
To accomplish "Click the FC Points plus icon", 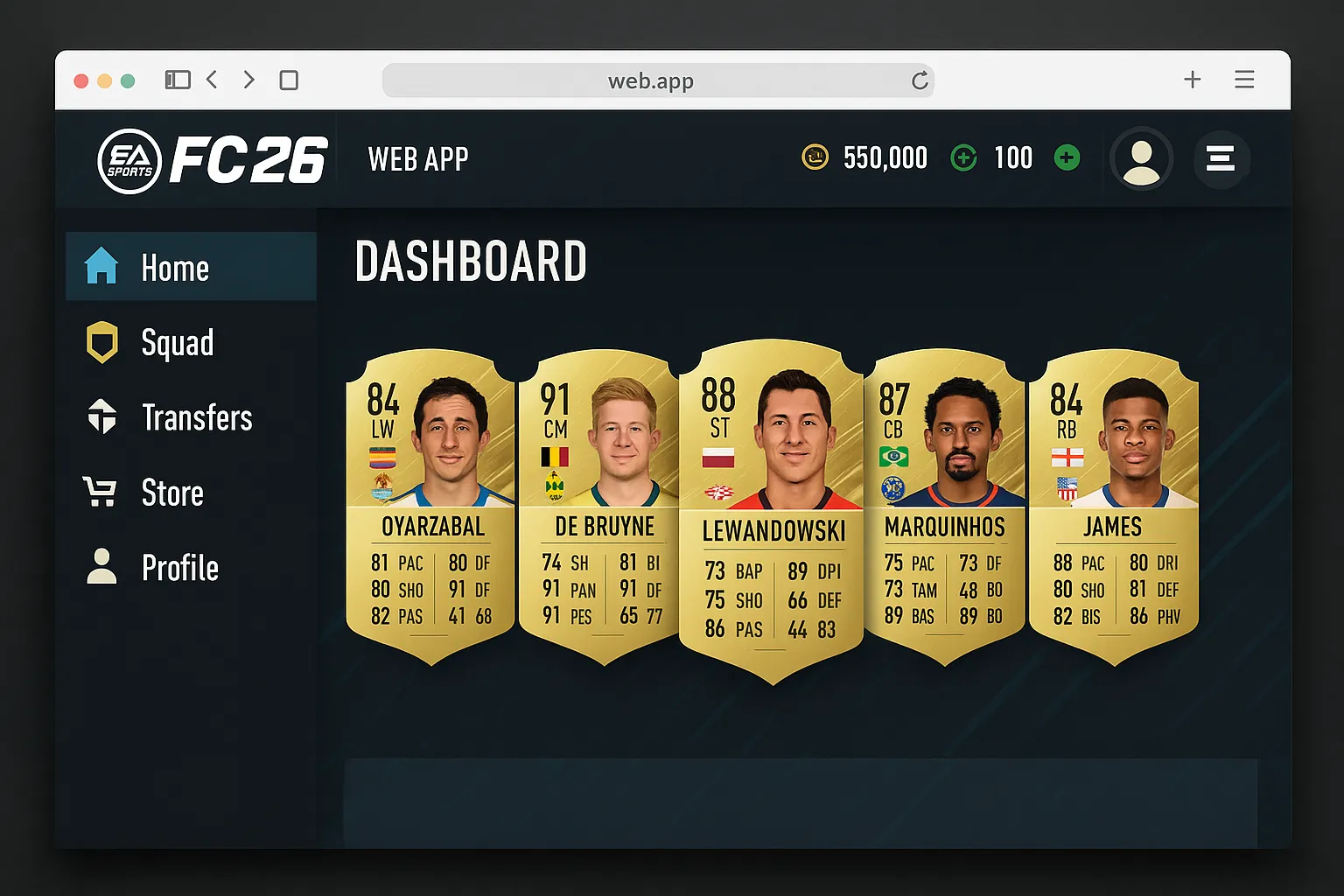I will click(x=963, y=157).
